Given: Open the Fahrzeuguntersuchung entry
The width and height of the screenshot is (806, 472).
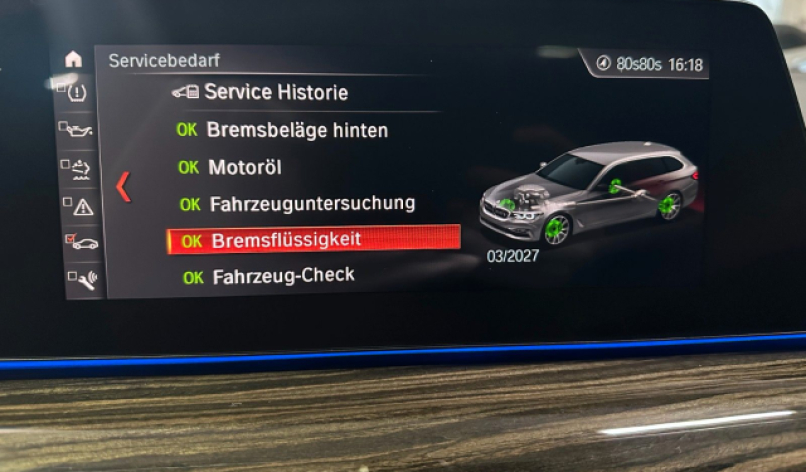Looking at the screenshot, I should coord(311,203).
